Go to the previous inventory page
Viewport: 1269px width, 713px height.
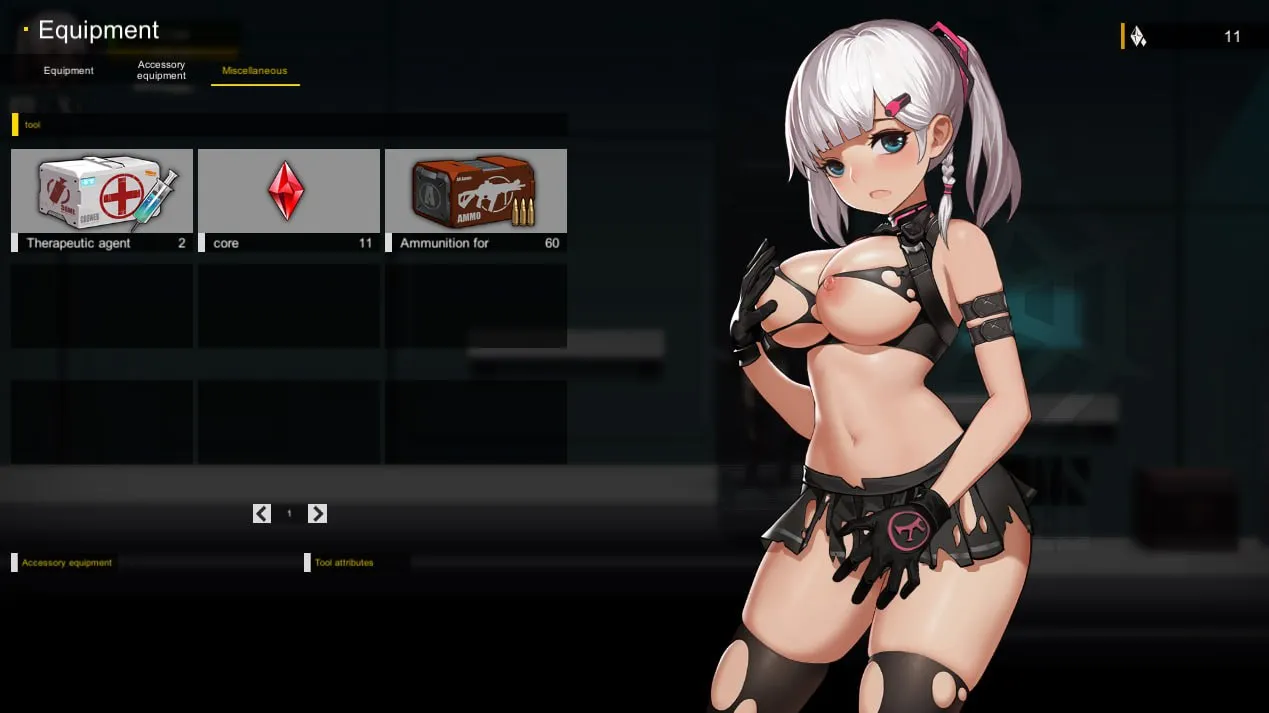pos(262,514)
